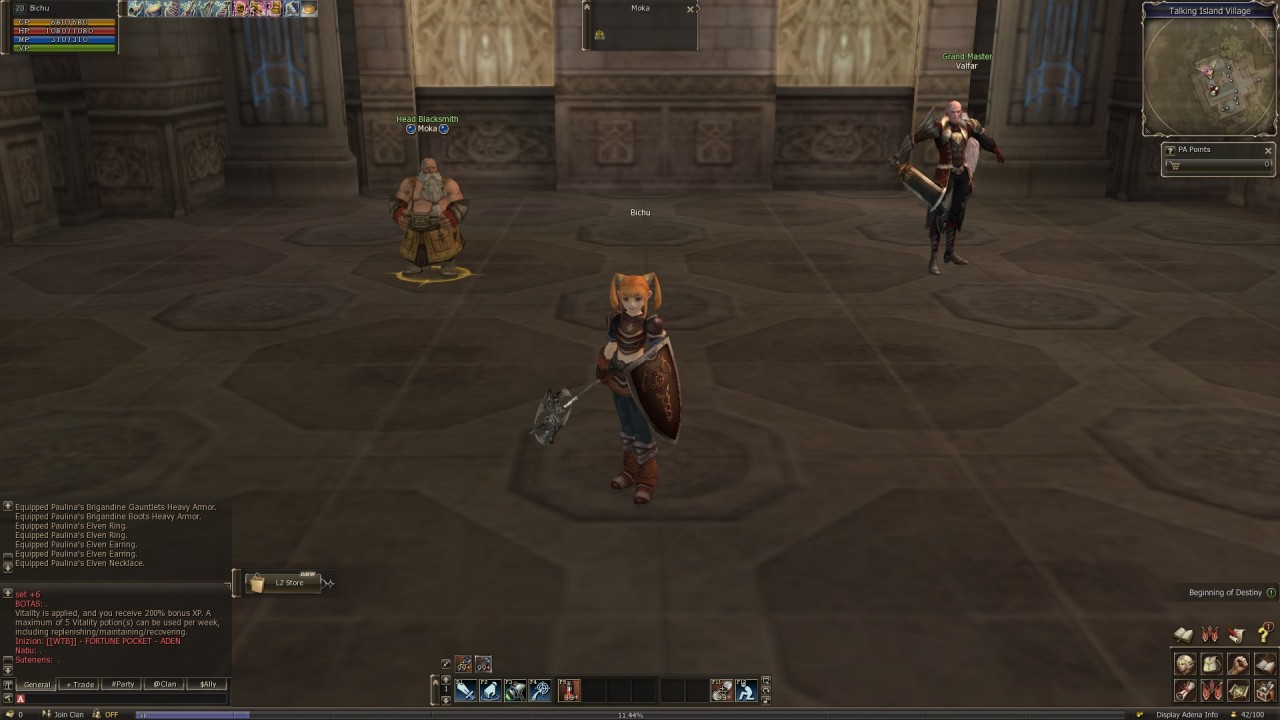Screen dimensions: 1280x720
Task: Open the Beginning of Destiny quest tracker
Action: tap(1225, 593)
